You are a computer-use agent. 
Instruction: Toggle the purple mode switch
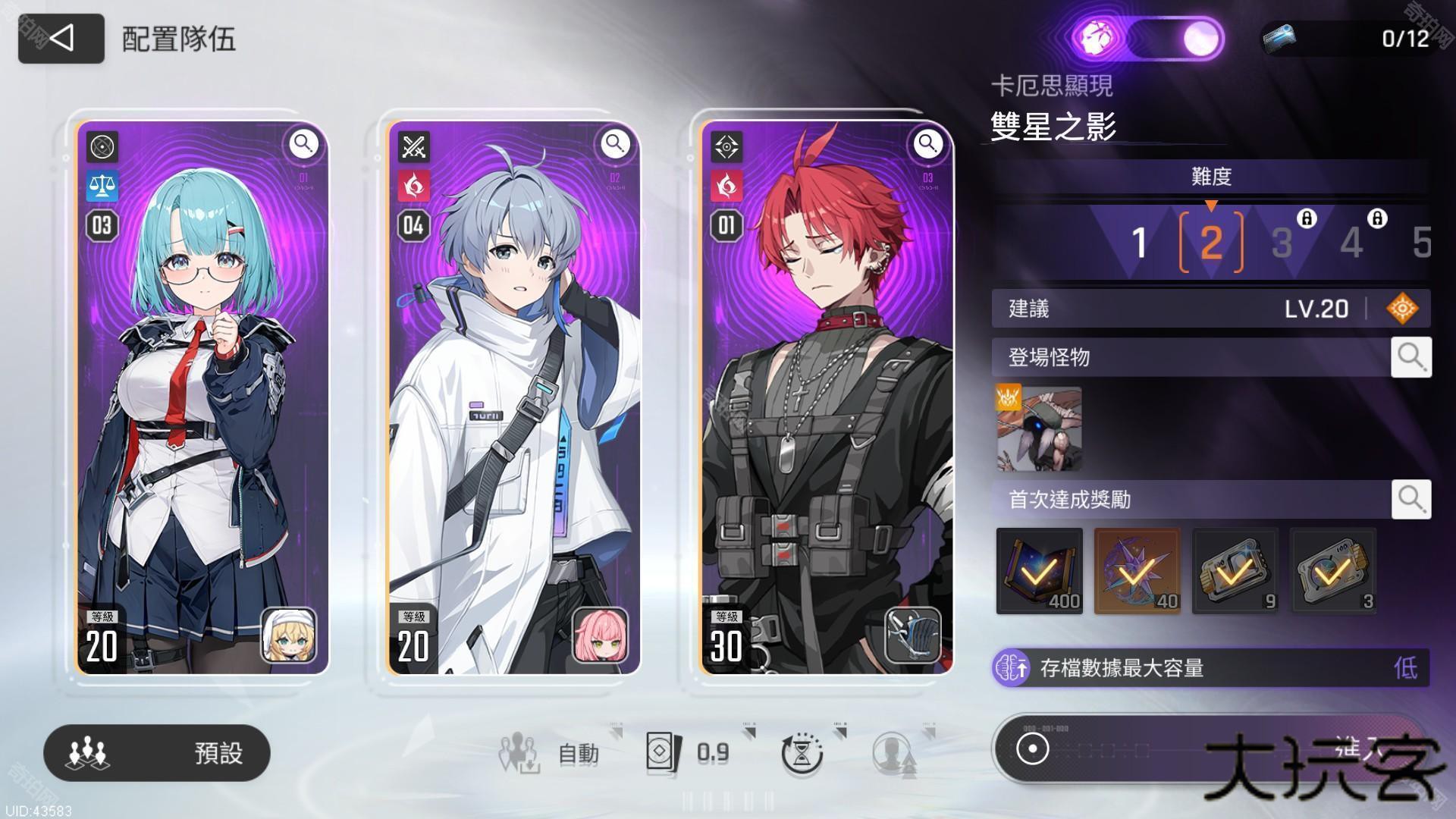click(x=1147, y=38)
